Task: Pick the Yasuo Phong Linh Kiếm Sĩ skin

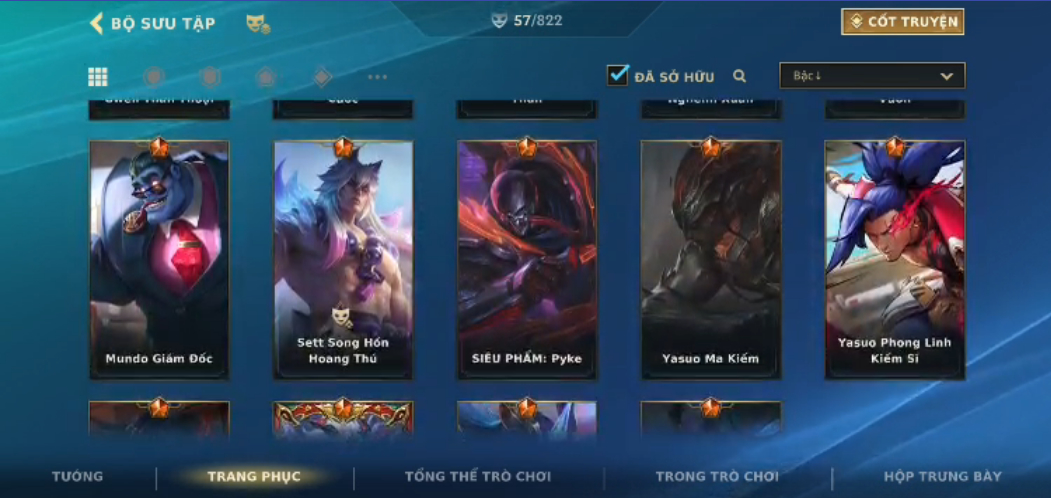Action: pos(894,260)
